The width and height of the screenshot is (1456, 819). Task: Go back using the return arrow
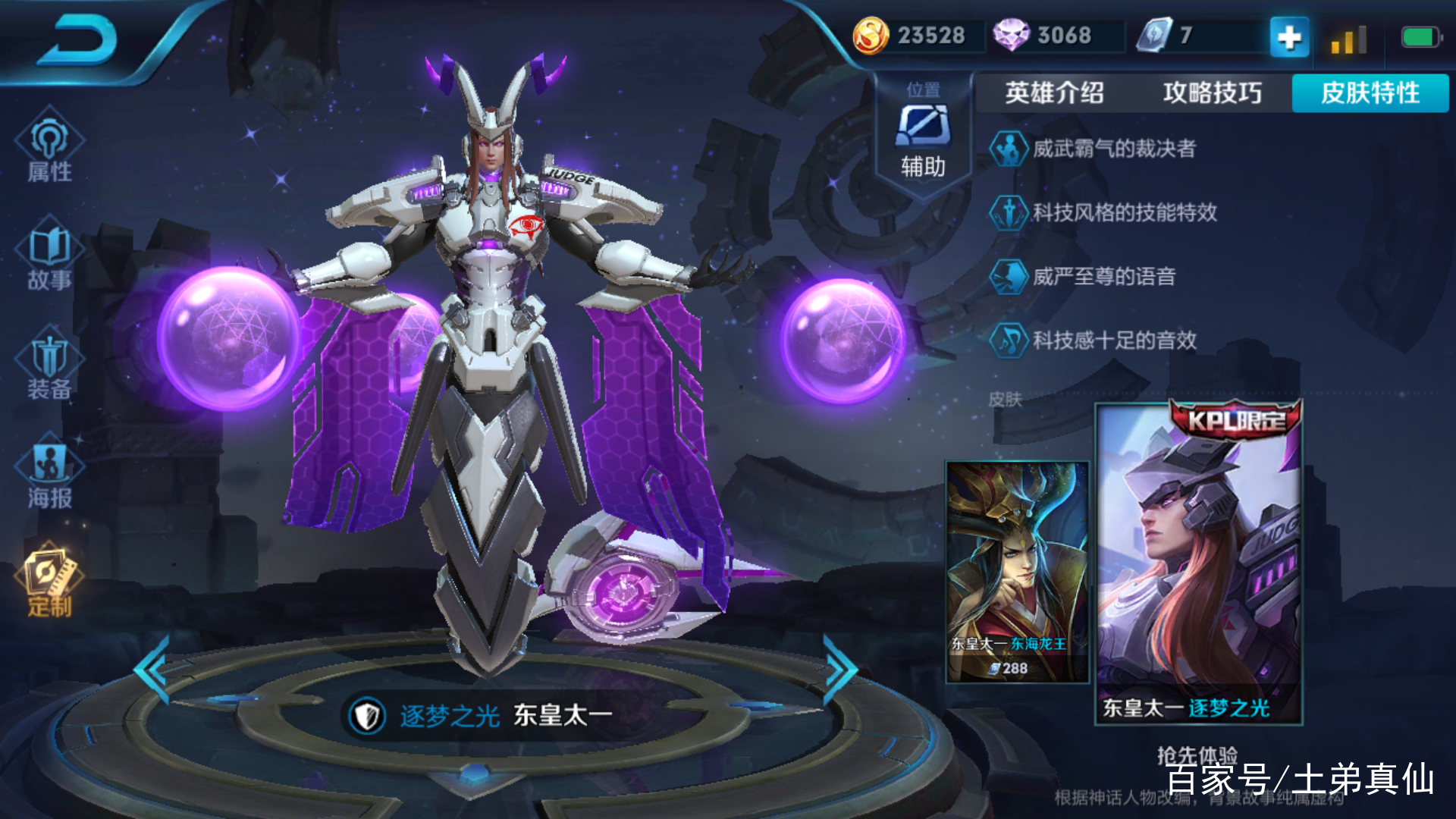[77, 42]
